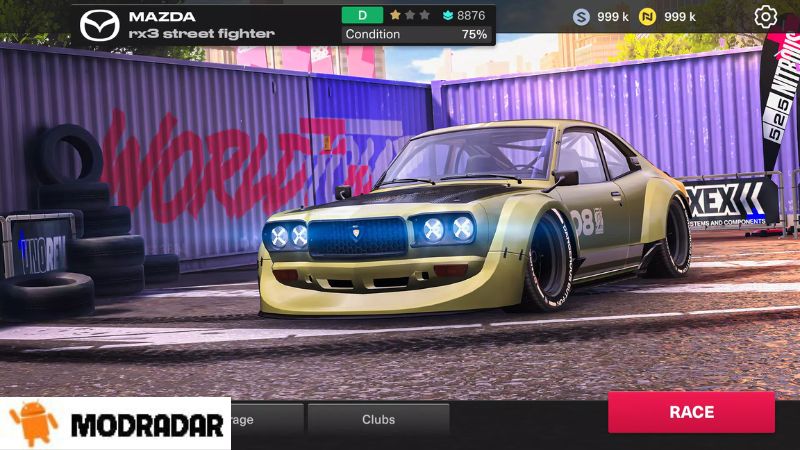This screenshot has height=450, width=800.
Task: Tap the silver currency balance
Action: tap(600, 17)
